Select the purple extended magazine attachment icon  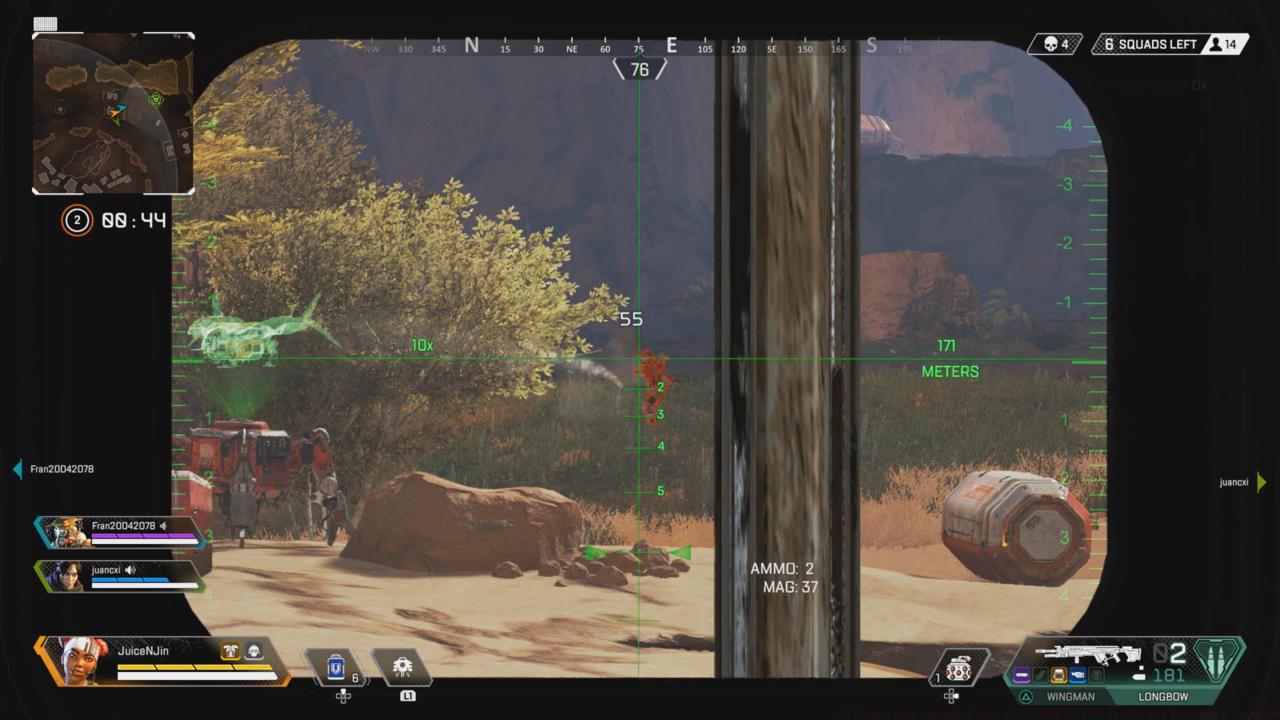[1020, 675]
